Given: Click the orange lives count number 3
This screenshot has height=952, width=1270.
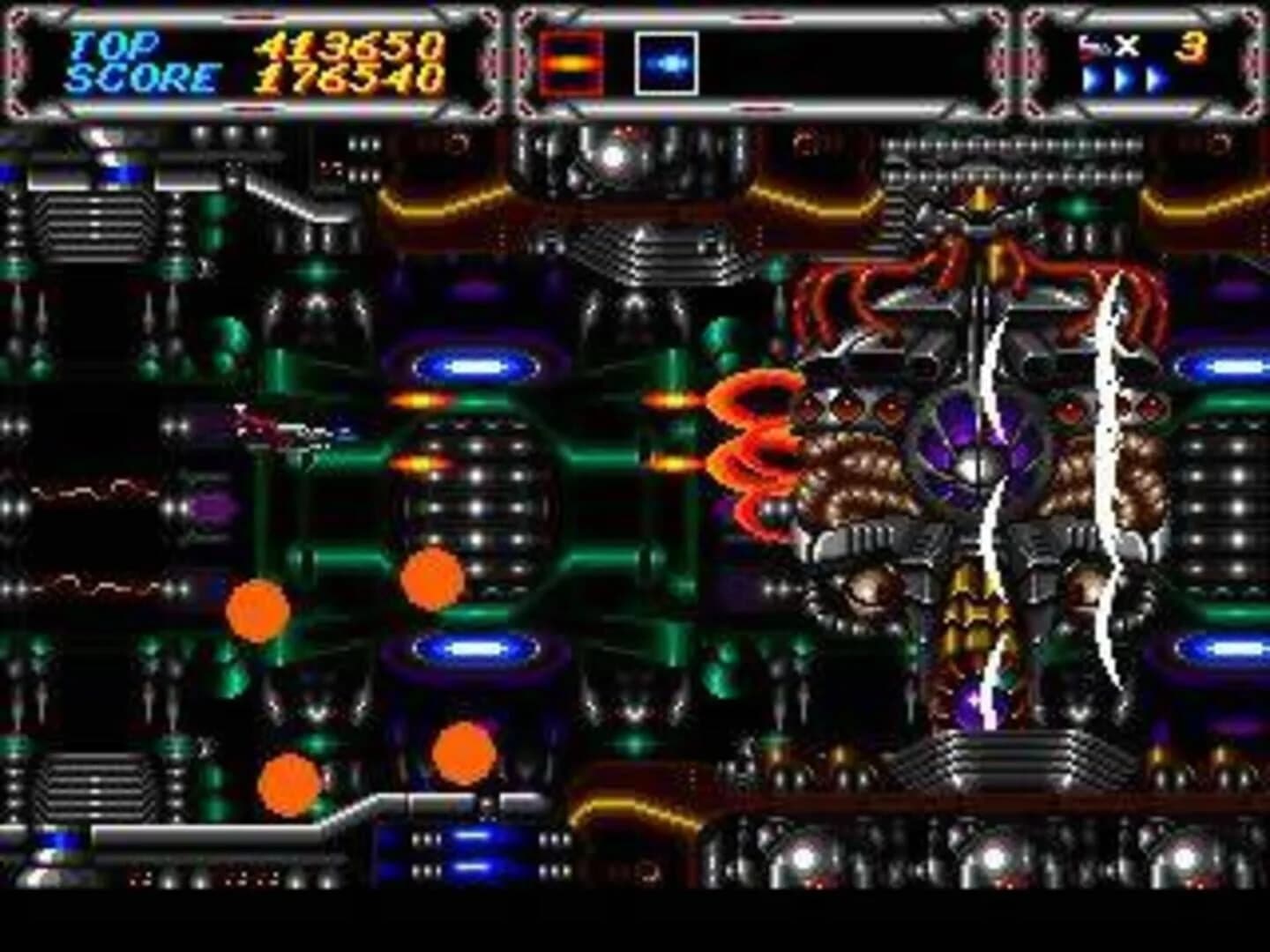Looking at the screenshot, I should tap(1193, 46).
